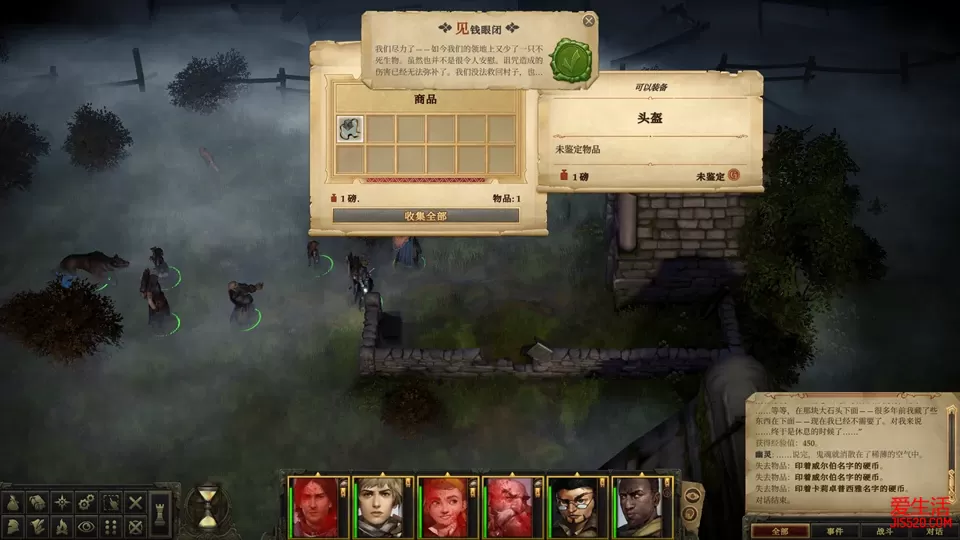The width and height of the screenshot is (960, 540).
Task: Close the quest notification popup
Action: tap(589, 20)
